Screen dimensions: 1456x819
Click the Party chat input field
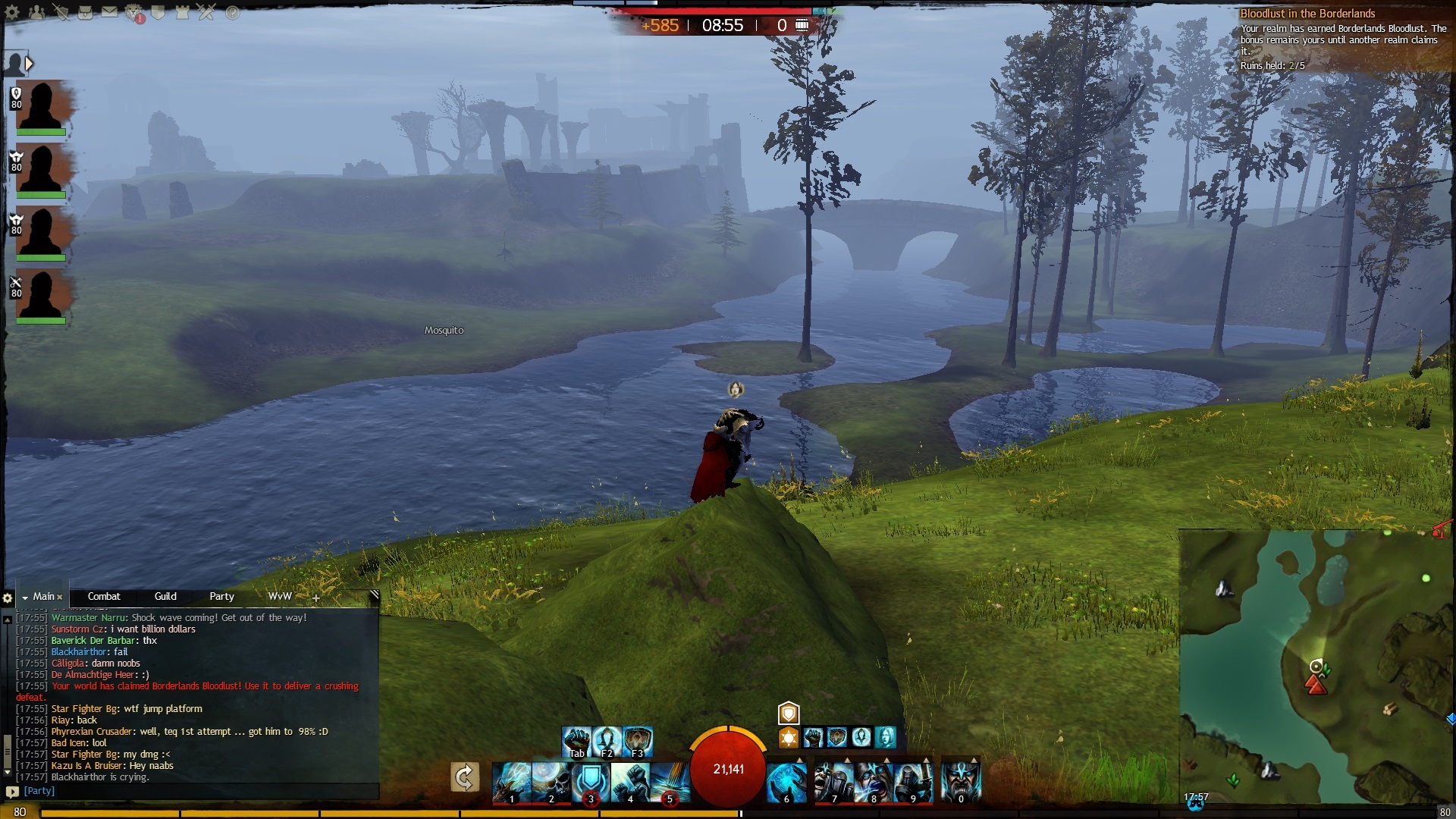click(197, 791)
